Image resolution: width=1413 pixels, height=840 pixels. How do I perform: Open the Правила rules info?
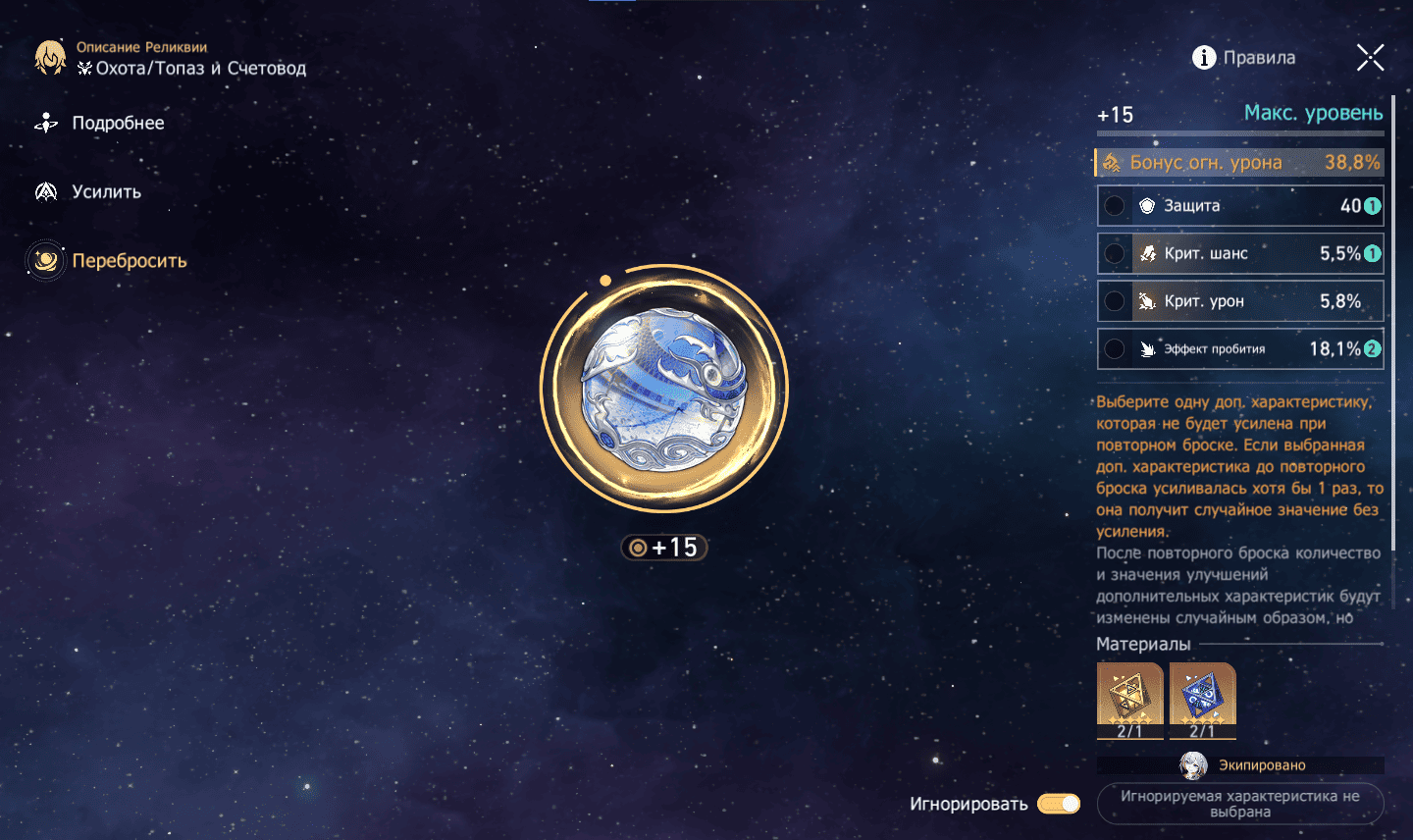pyautogui.click(x=1243, y=58)
